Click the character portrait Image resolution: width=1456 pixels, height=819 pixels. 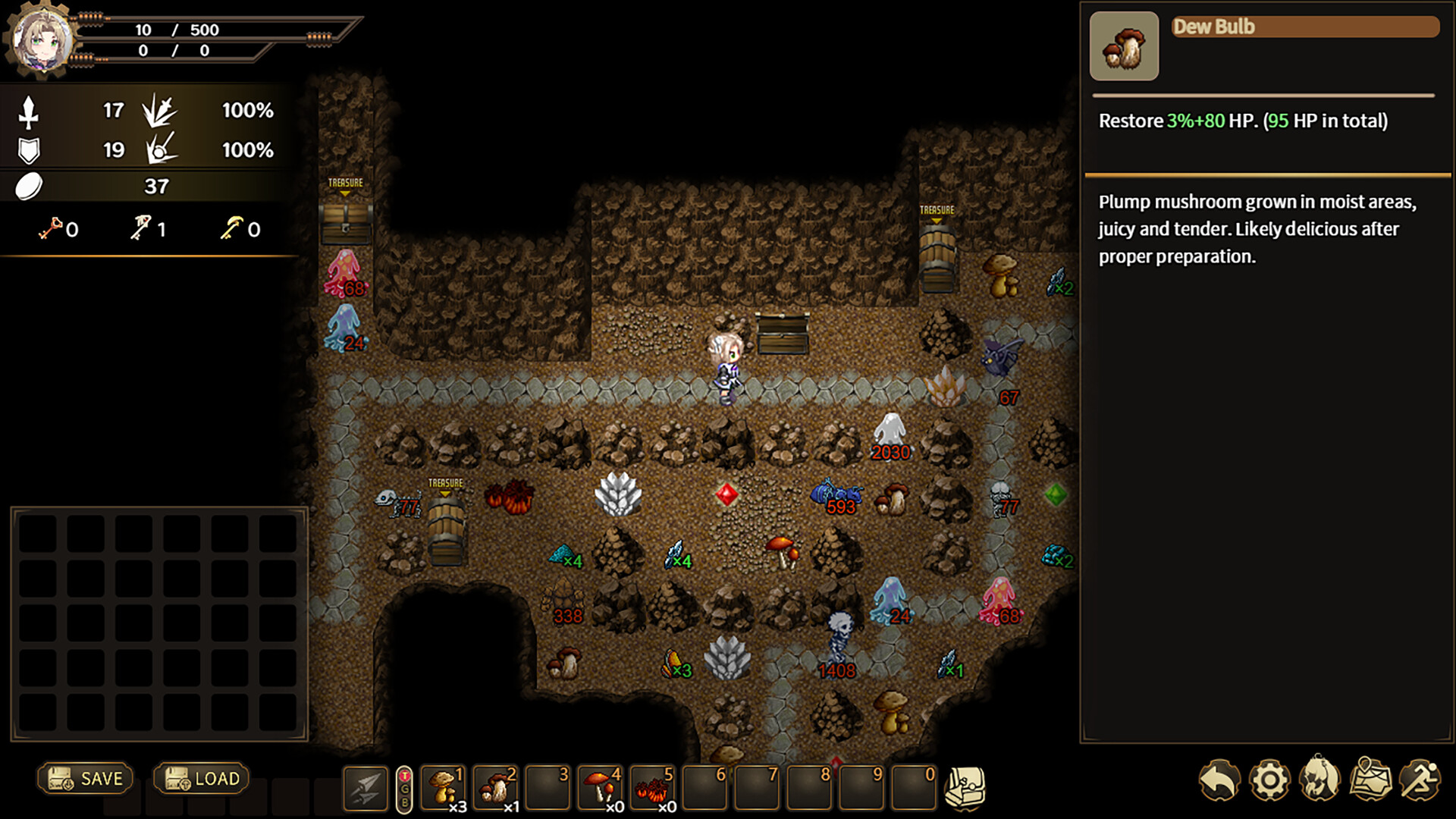(42, 39)
